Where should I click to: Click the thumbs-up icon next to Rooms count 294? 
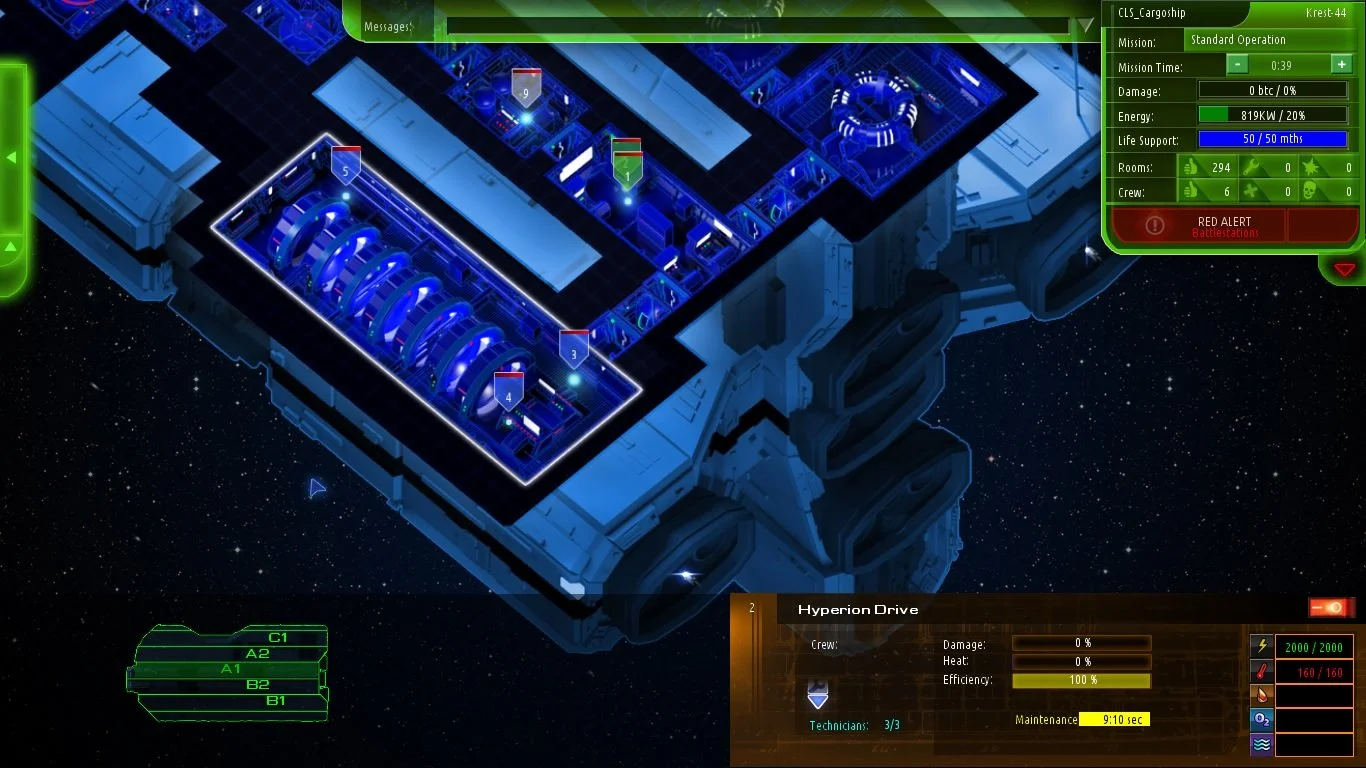tap(1192, 168)
